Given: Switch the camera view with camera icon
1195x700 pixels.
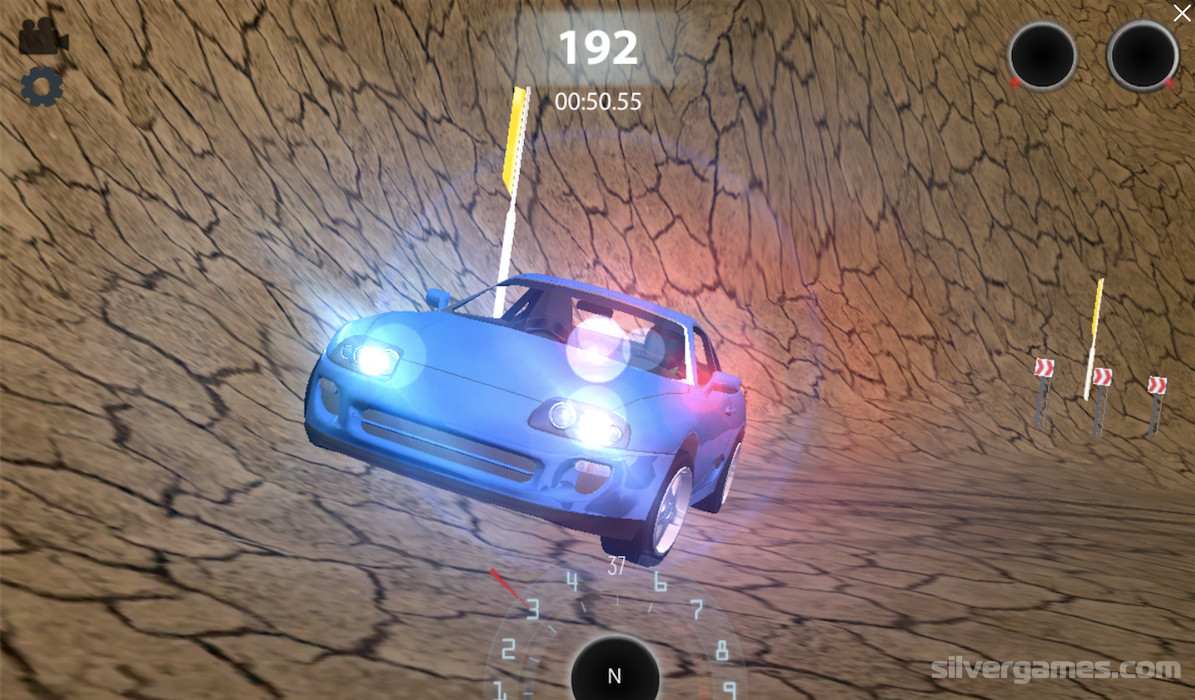Looking at the screenshot, I should 42,37.
